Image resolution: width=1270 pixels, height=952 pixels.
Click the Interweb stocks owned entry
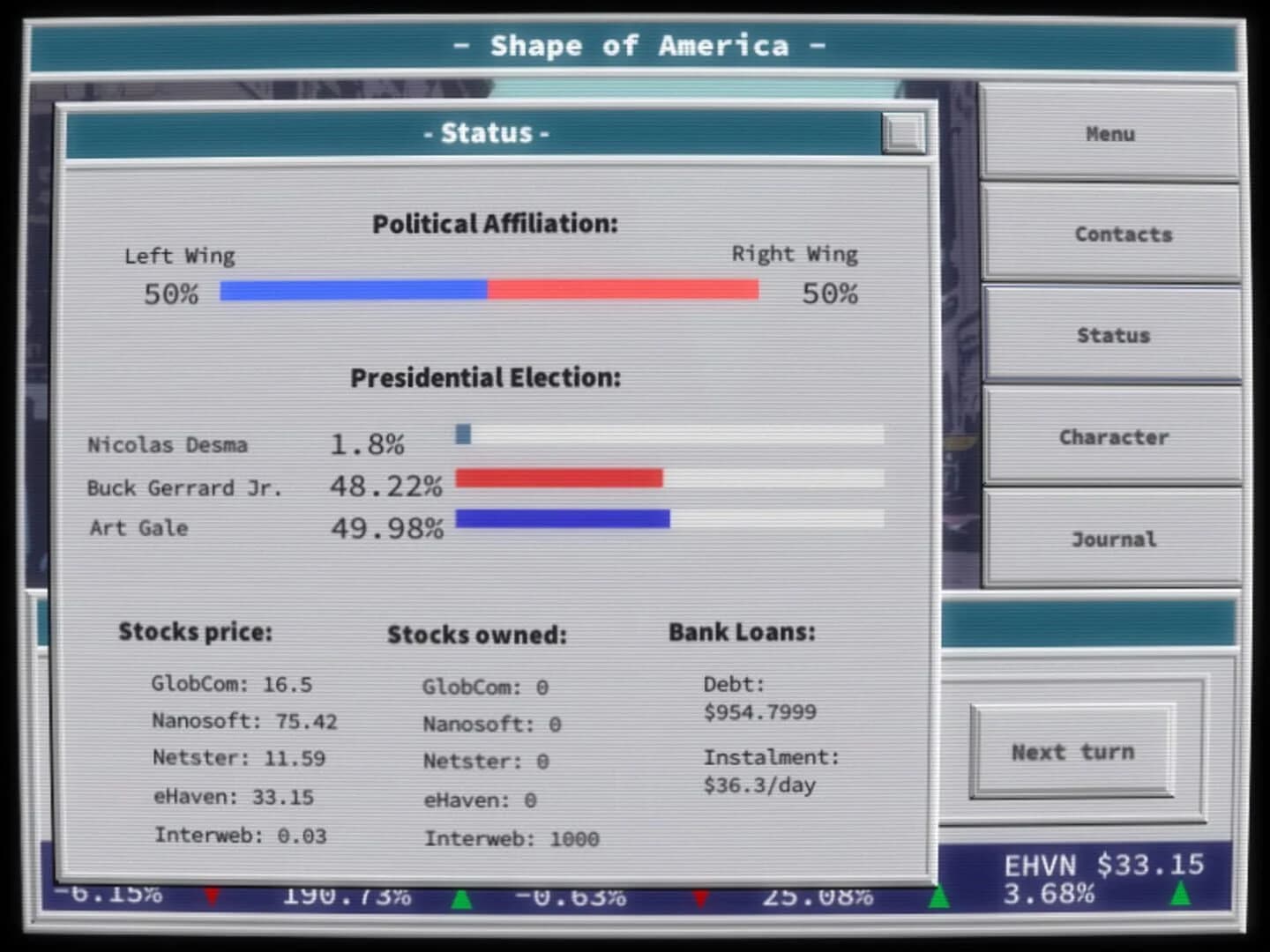pos(512,839)
